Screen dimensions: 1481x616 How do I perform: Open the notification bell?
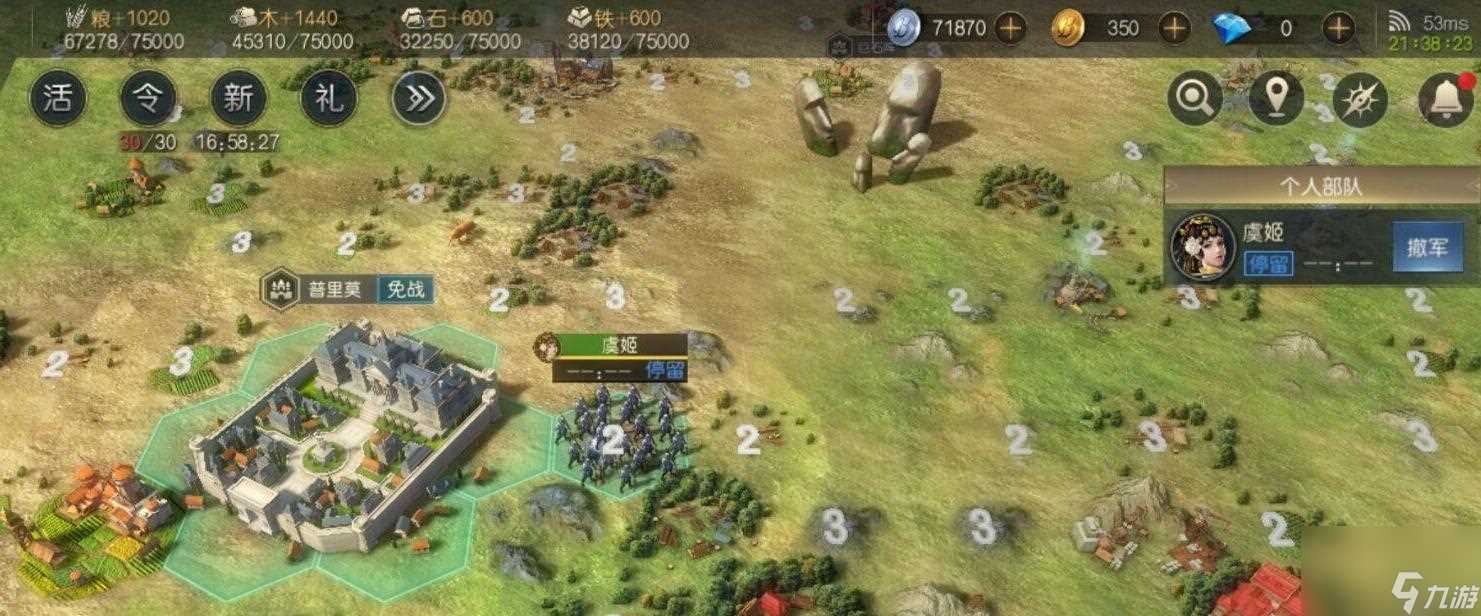1445,99
